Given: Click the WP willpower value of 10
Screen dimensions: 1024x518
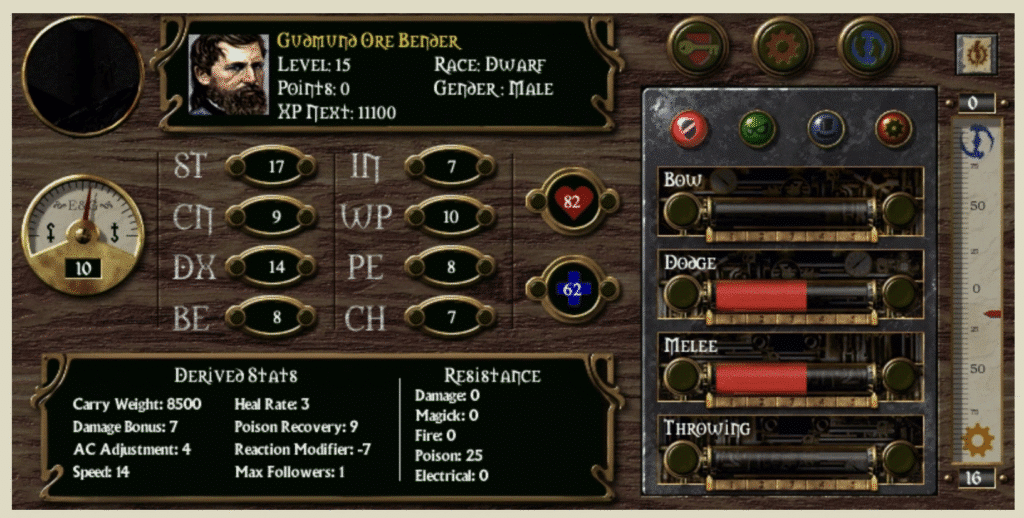Looking at the screenshot, I should point(451,216).
